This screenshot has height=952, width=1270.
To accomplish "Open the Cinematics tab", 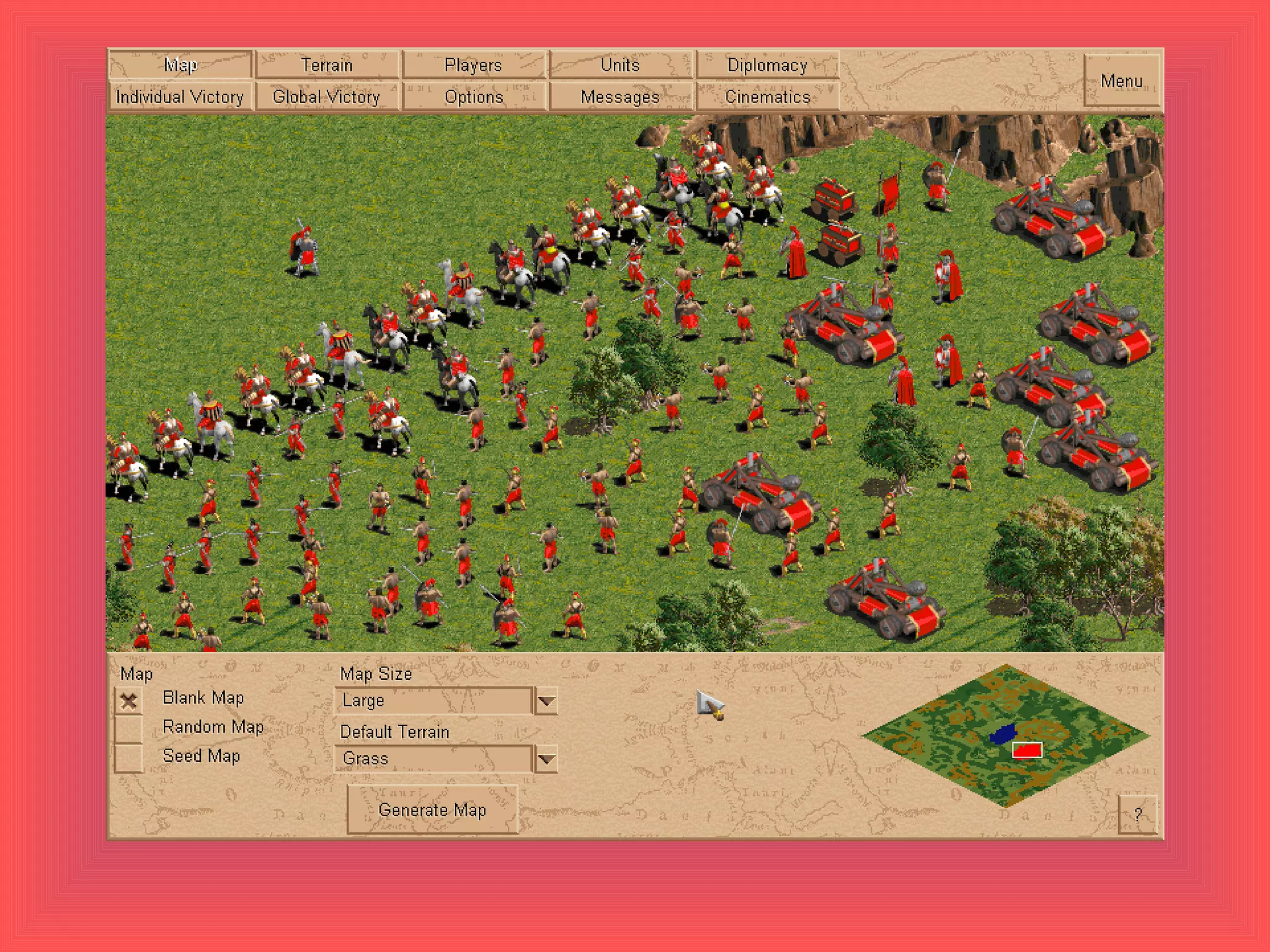I will [767, 97].
